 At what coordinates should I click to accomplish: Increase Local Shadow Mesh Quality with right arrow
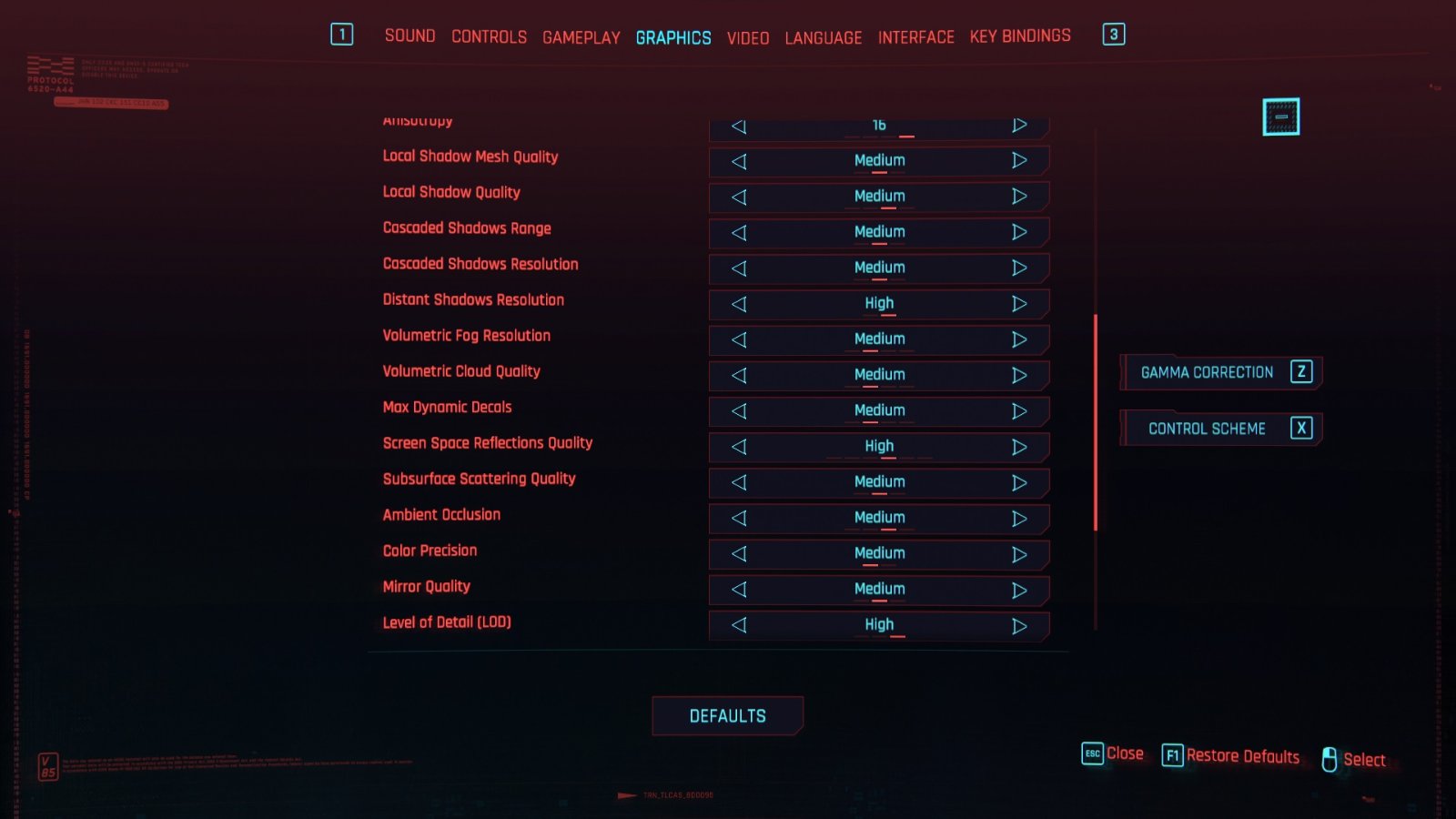pyautogui.click(x=1019, y=161)
